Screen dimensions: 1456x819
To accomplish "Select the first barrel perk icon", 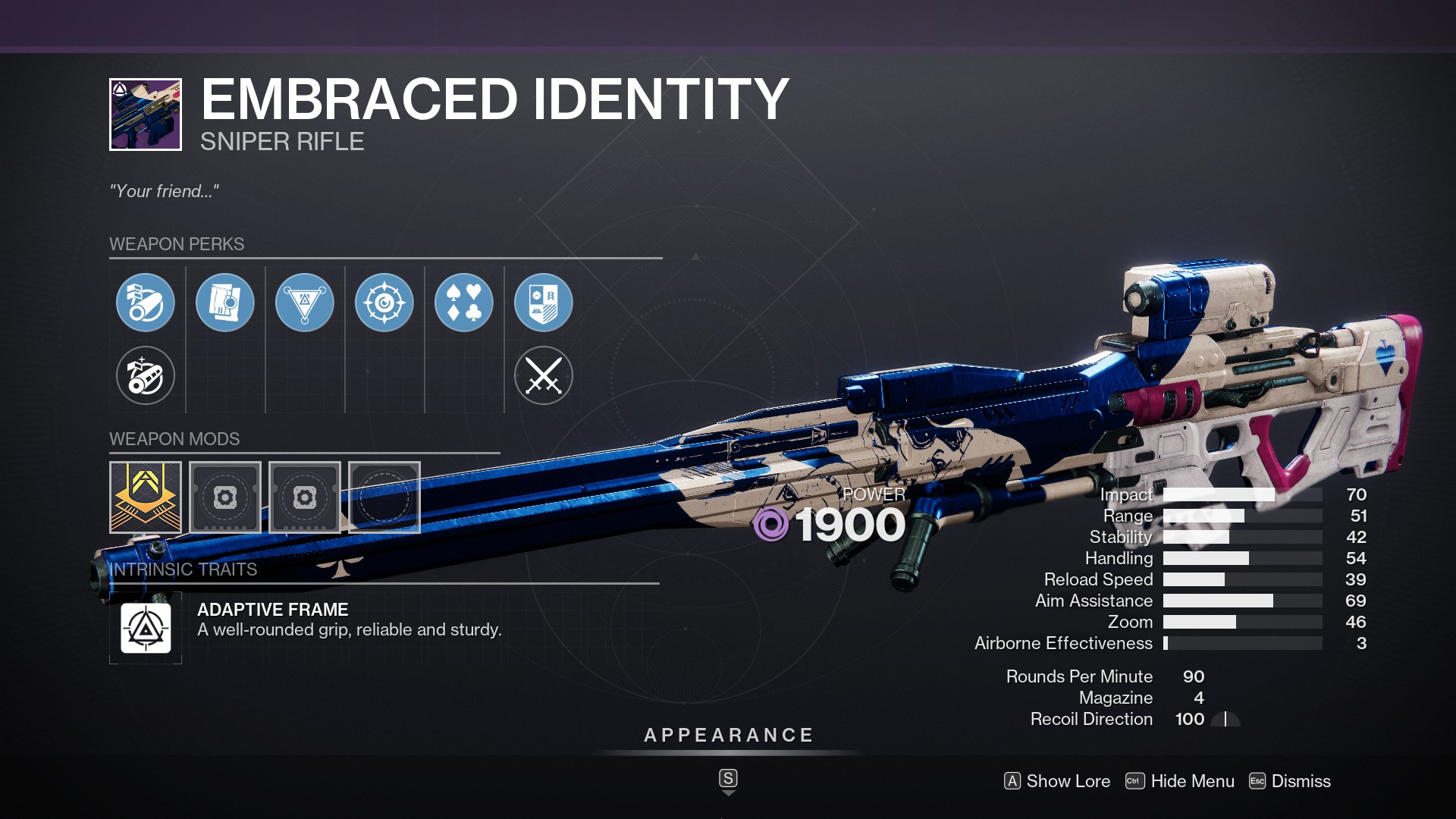I will (x=146, y=303).
